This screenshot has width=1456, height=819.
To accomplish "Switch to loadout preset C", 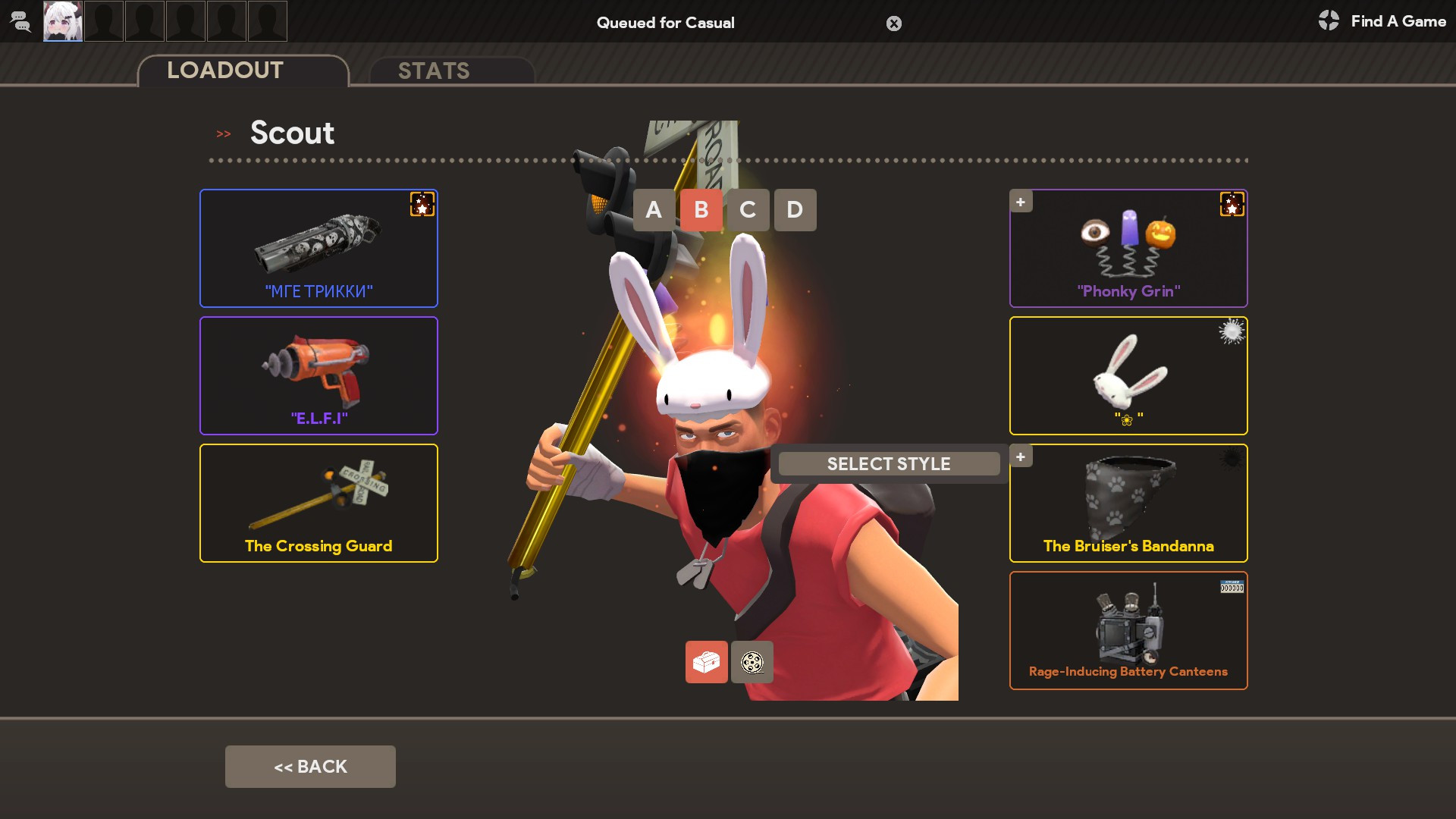I will [x=748, y=210].
